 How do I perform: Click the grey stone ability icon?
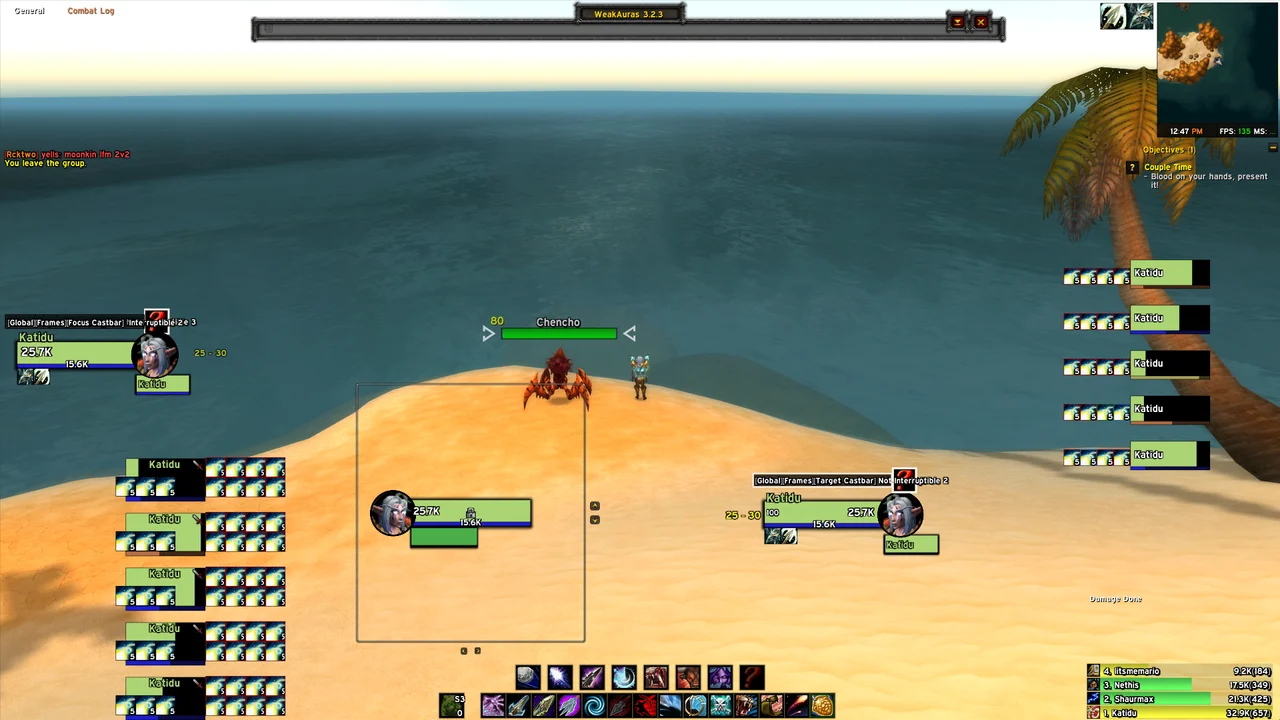(528, 678)
